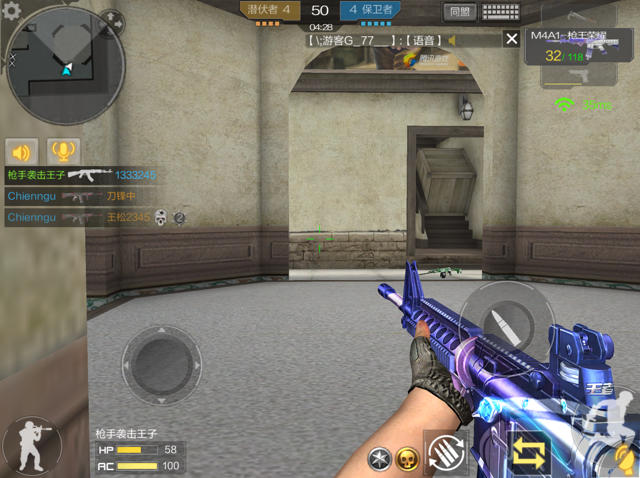Viewport: 640px width, 478px height.
Task: Open the keyboard chat input
Action: pyautogui.click(x=500, y=13)
